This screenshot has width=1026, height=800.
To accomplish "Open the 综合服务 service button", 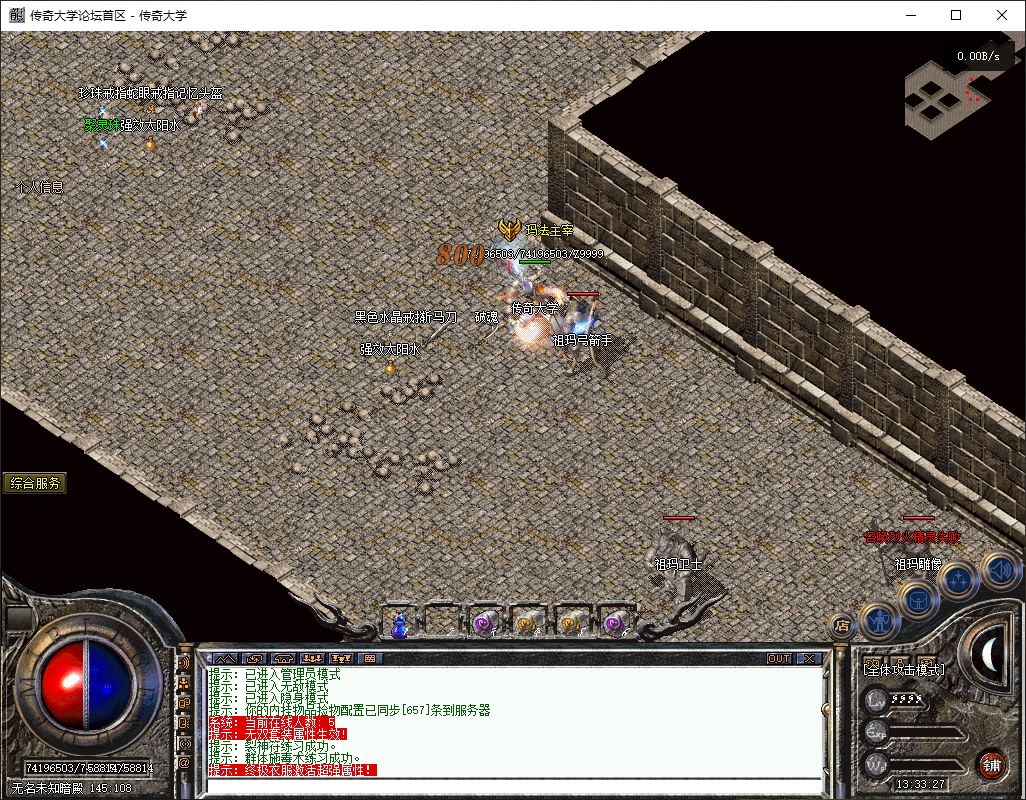I will (x=36, y=483).
